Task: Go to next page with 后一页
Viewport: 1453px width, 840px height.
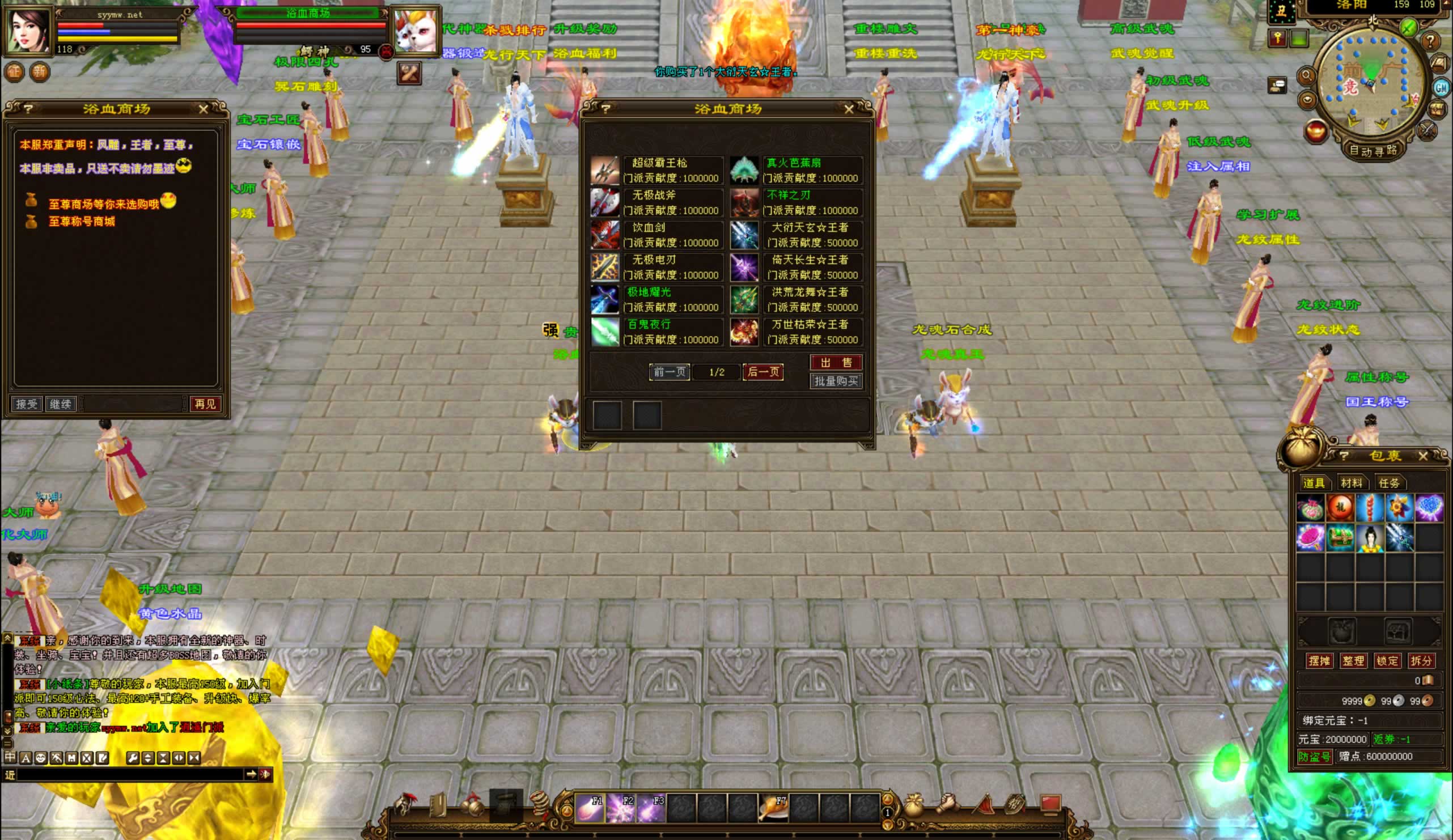Action: click(x=763, y=372)
